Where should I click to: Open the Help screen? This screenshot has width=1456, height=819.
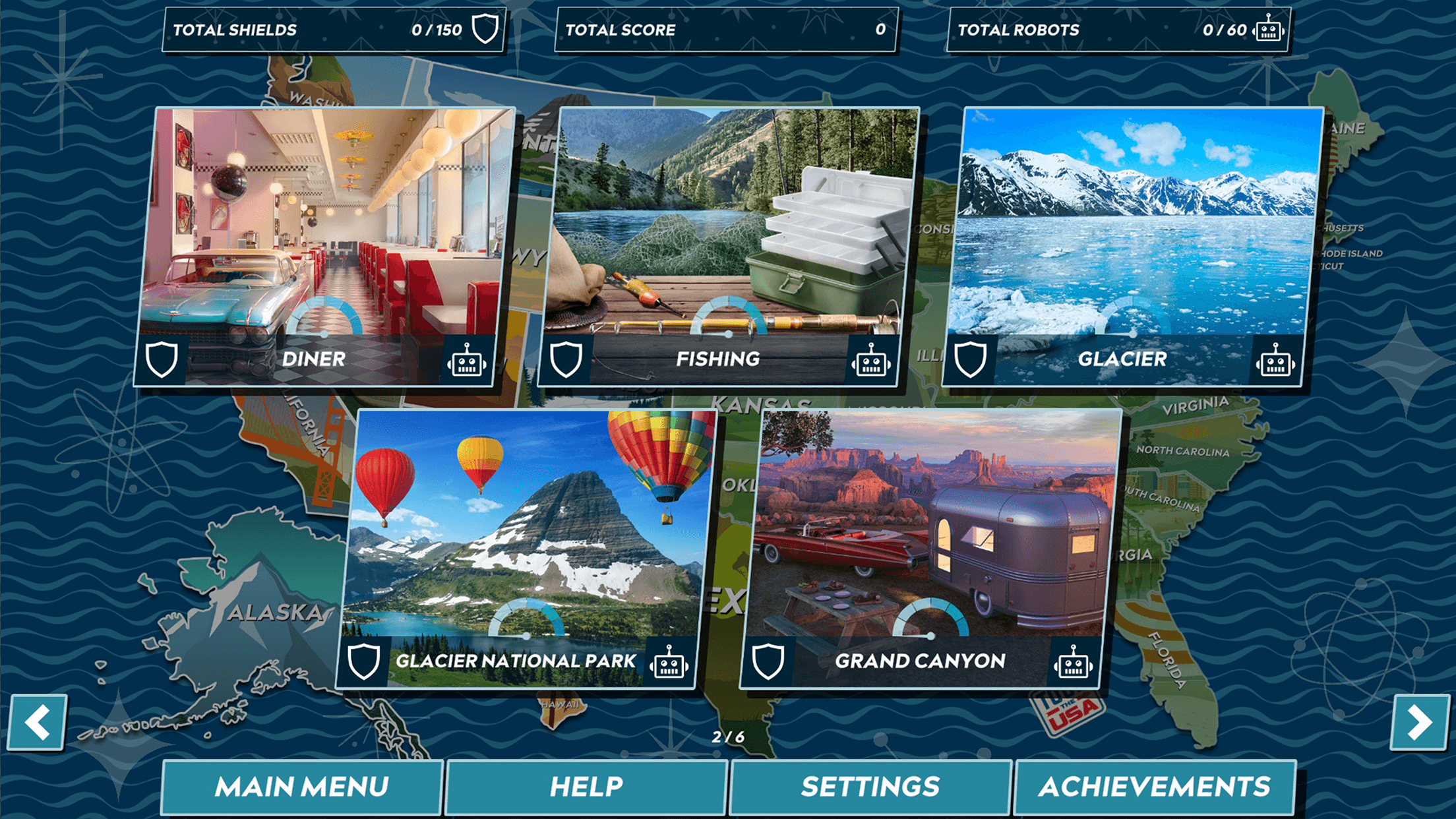[x=587, y=786]
